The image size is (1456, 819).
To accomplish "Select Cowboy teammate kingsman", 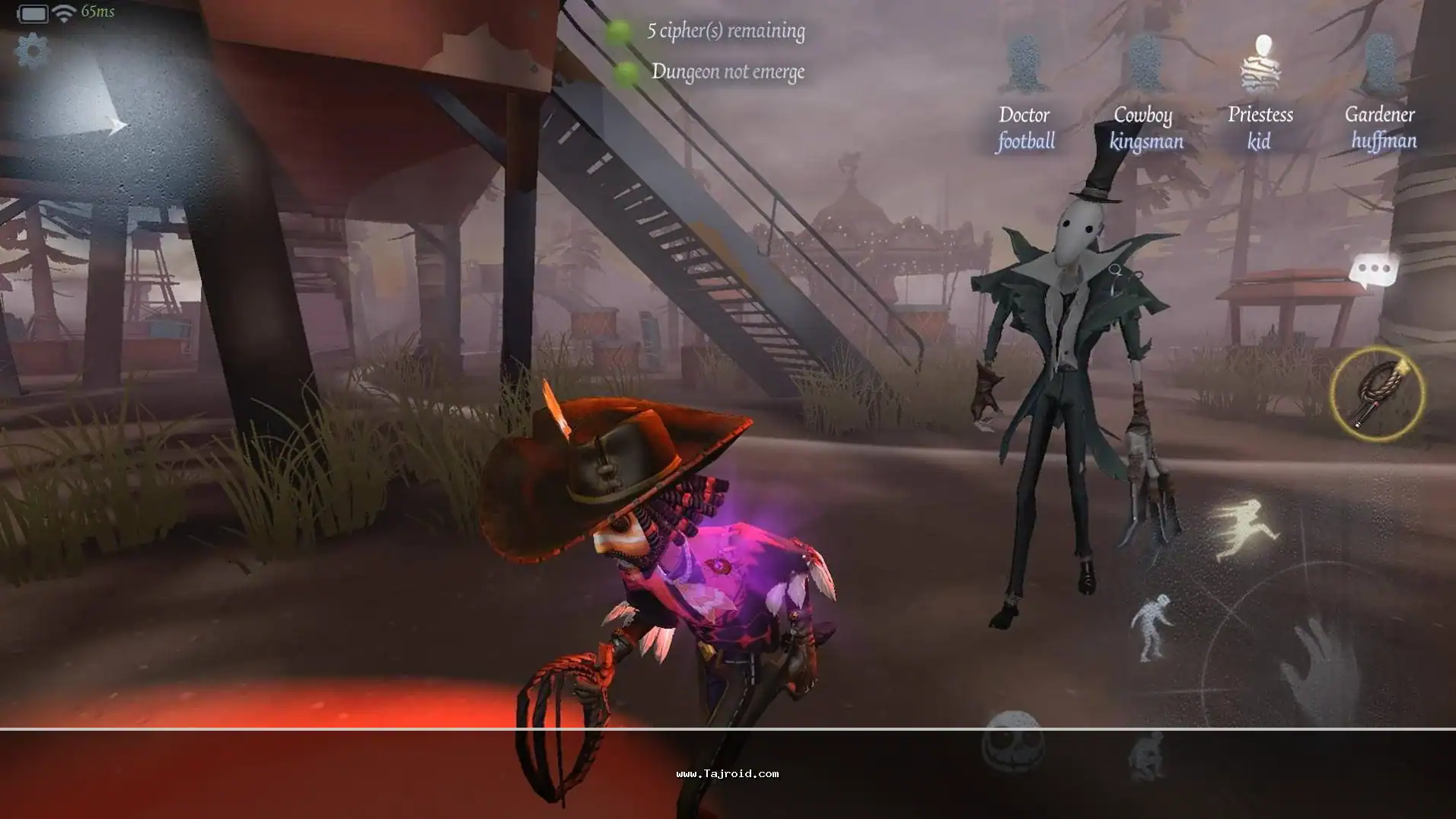I will (1145, 91).
